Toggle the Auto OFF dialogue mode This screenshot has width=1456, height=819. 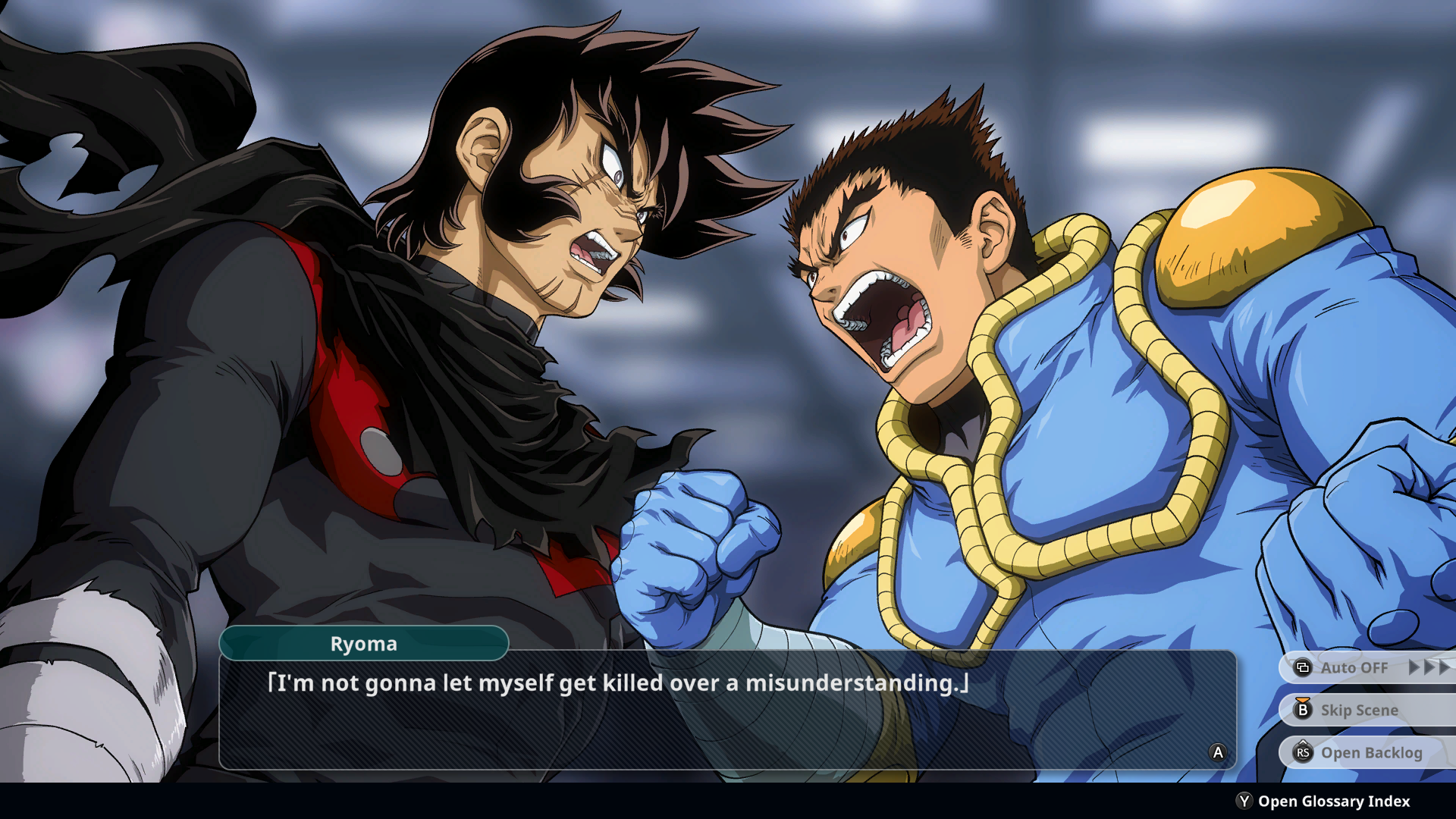[1354, 667]
